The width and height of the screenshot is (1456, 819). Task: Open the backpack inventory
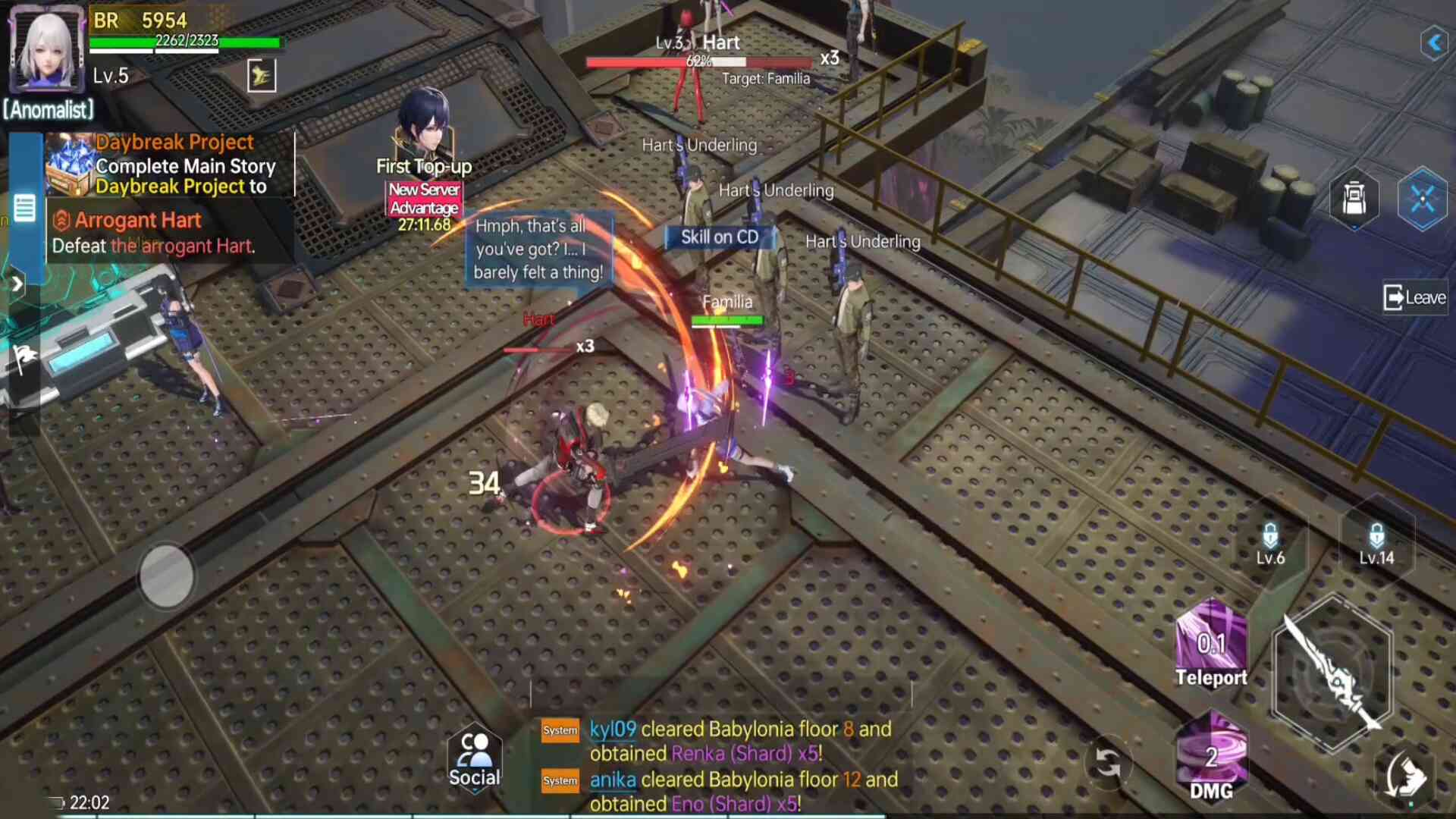1354,200
